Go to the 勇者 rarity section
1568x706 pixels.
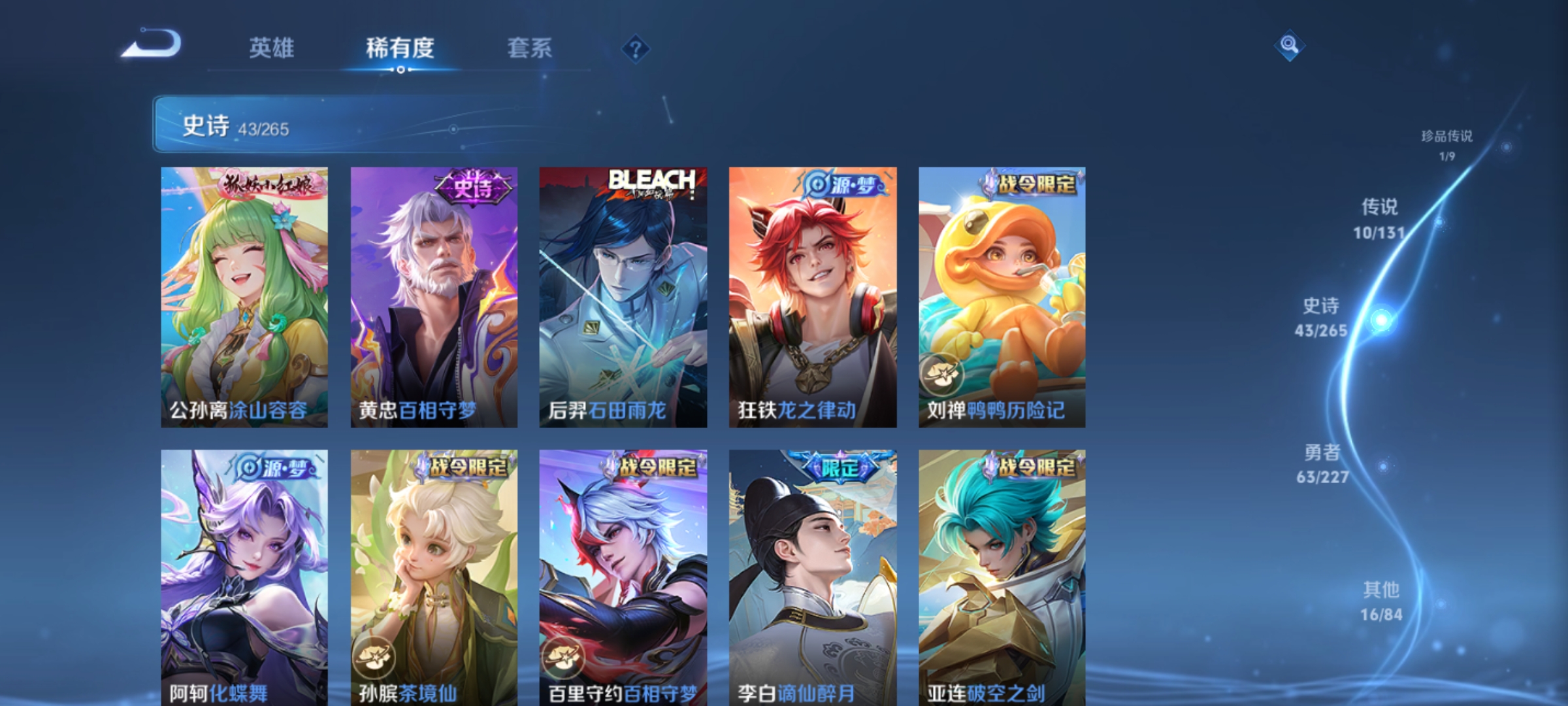click(x=1322, y=464)
